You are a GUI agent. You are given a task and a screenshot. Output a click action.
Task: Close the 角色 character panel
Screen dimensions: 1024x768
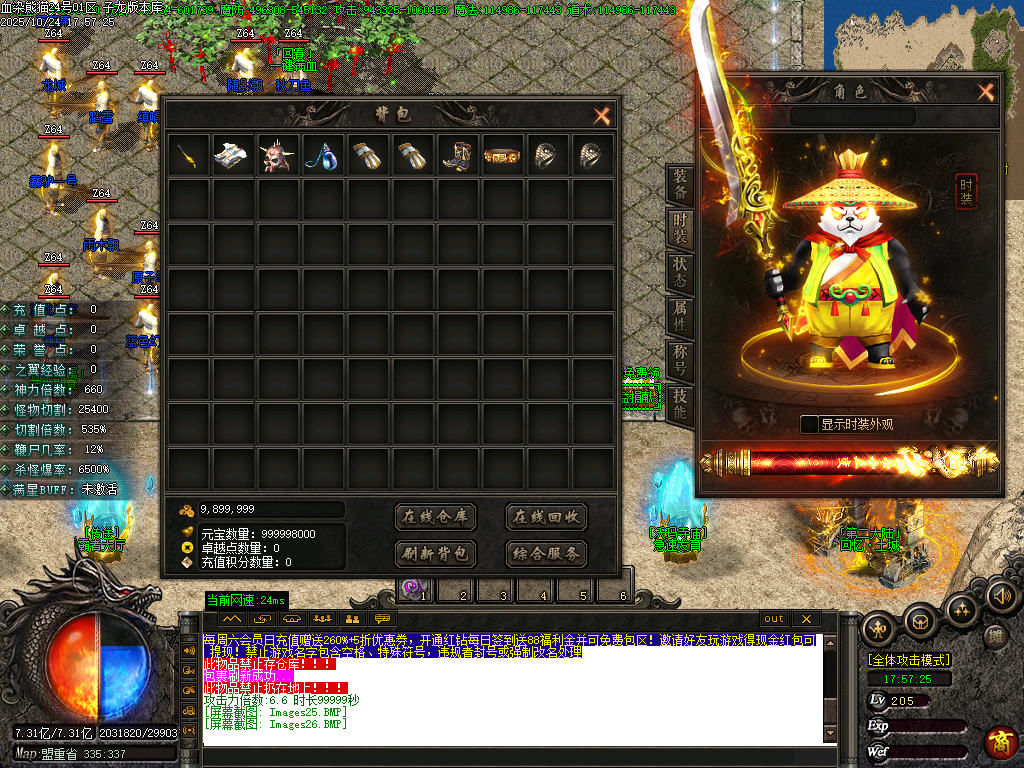point(985,93)
